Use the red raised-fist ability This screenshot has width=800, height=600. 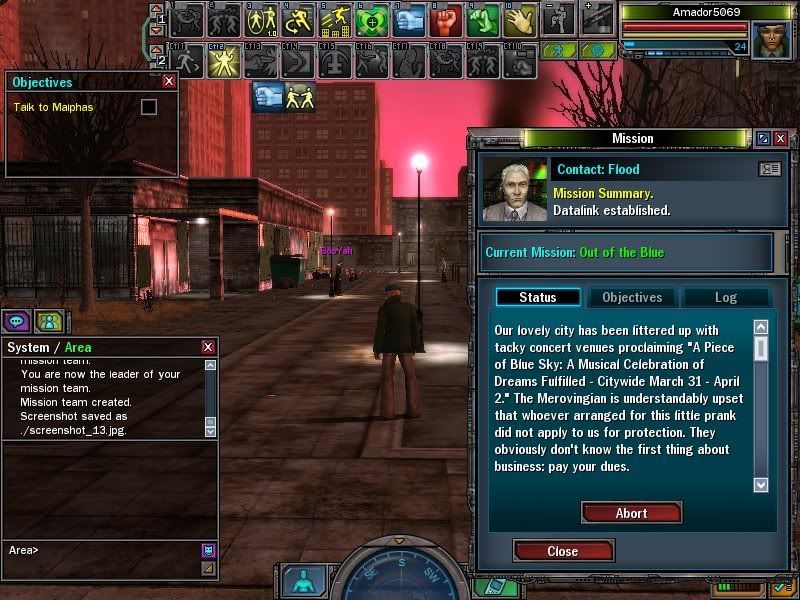tap(447, 18)
